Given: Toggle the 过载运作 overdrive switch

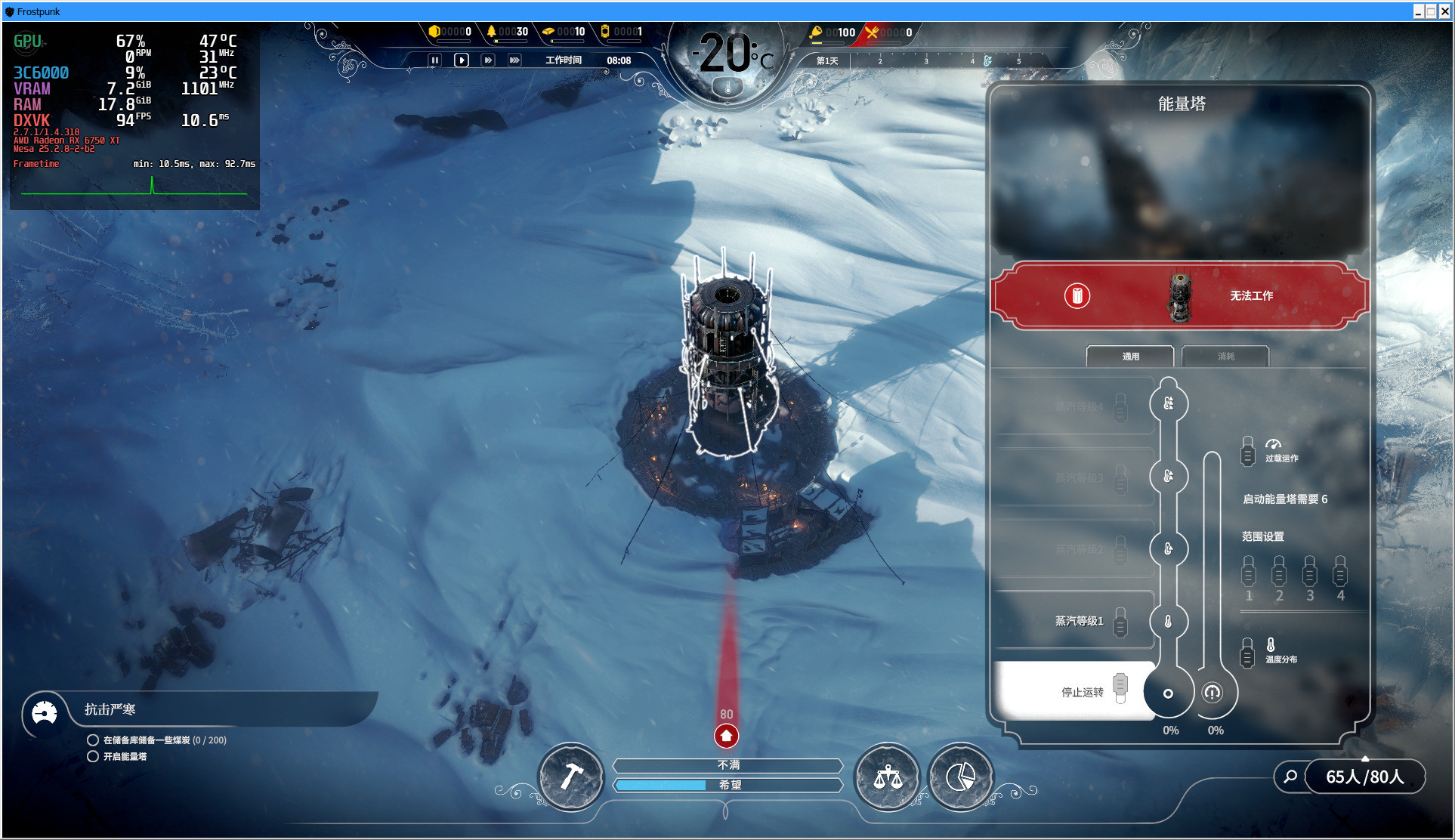Looking at the screenshot, I should point(1248,451).
